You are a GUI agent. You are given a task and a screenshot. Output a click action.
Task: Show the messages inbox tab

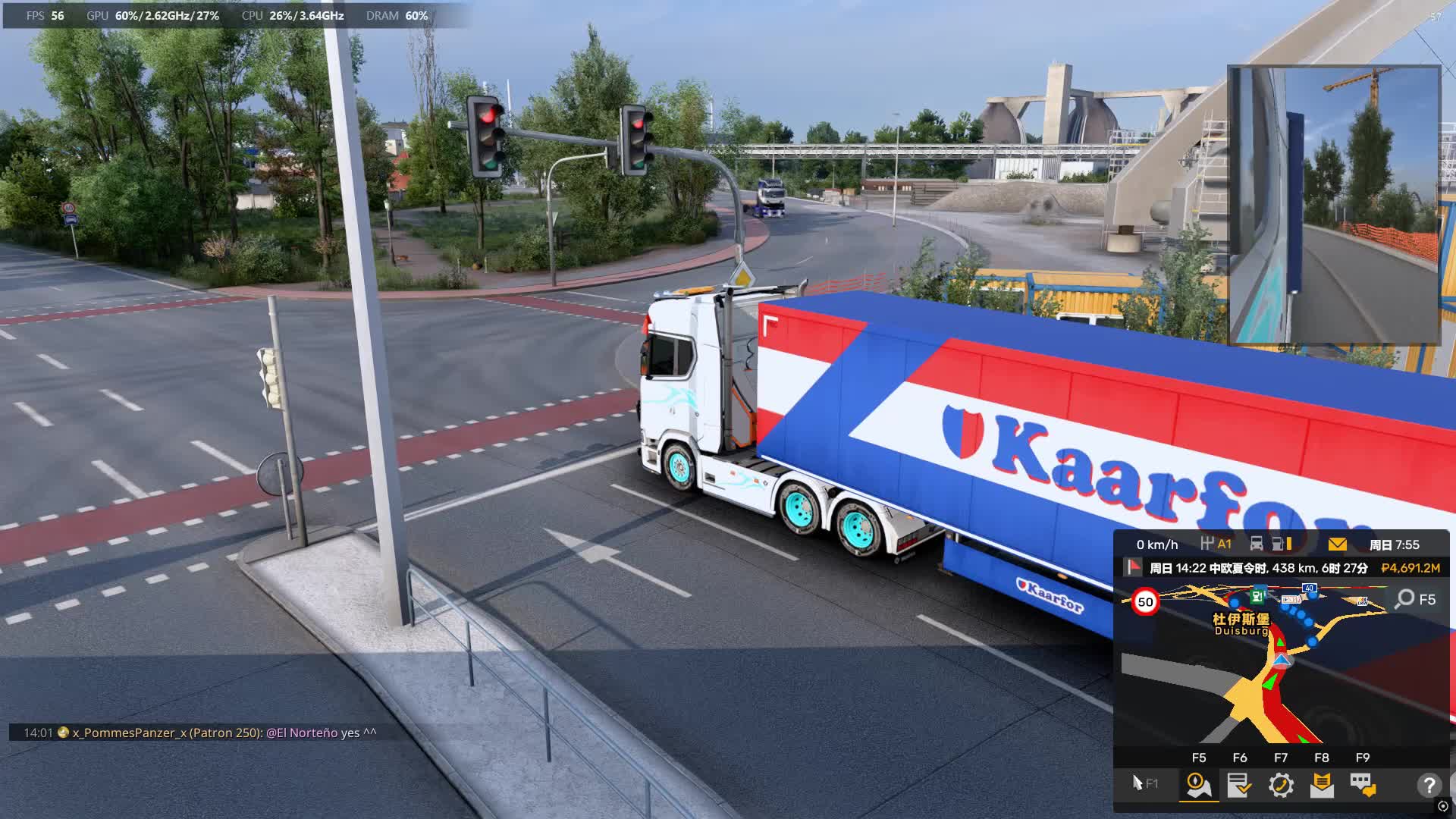pos(1322,785)
